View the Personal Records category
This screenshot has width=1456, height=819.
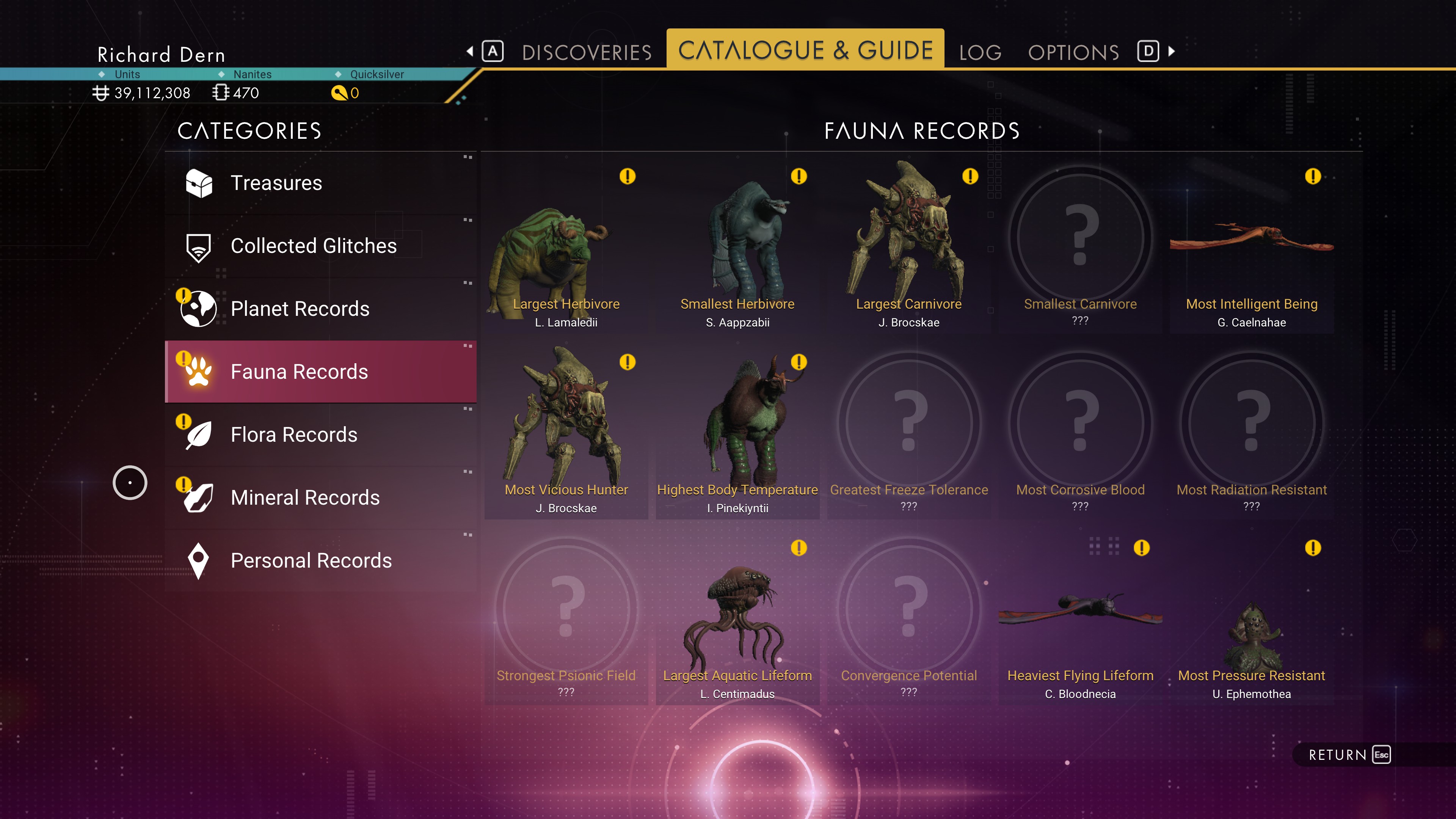tap(320, 560)
